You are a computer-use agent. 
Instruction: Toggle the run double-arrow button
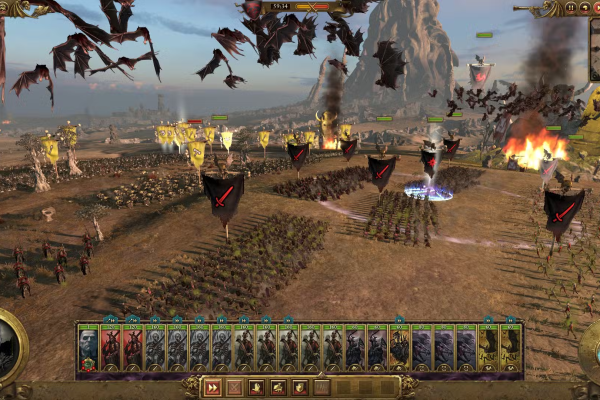tap(212, 387)
